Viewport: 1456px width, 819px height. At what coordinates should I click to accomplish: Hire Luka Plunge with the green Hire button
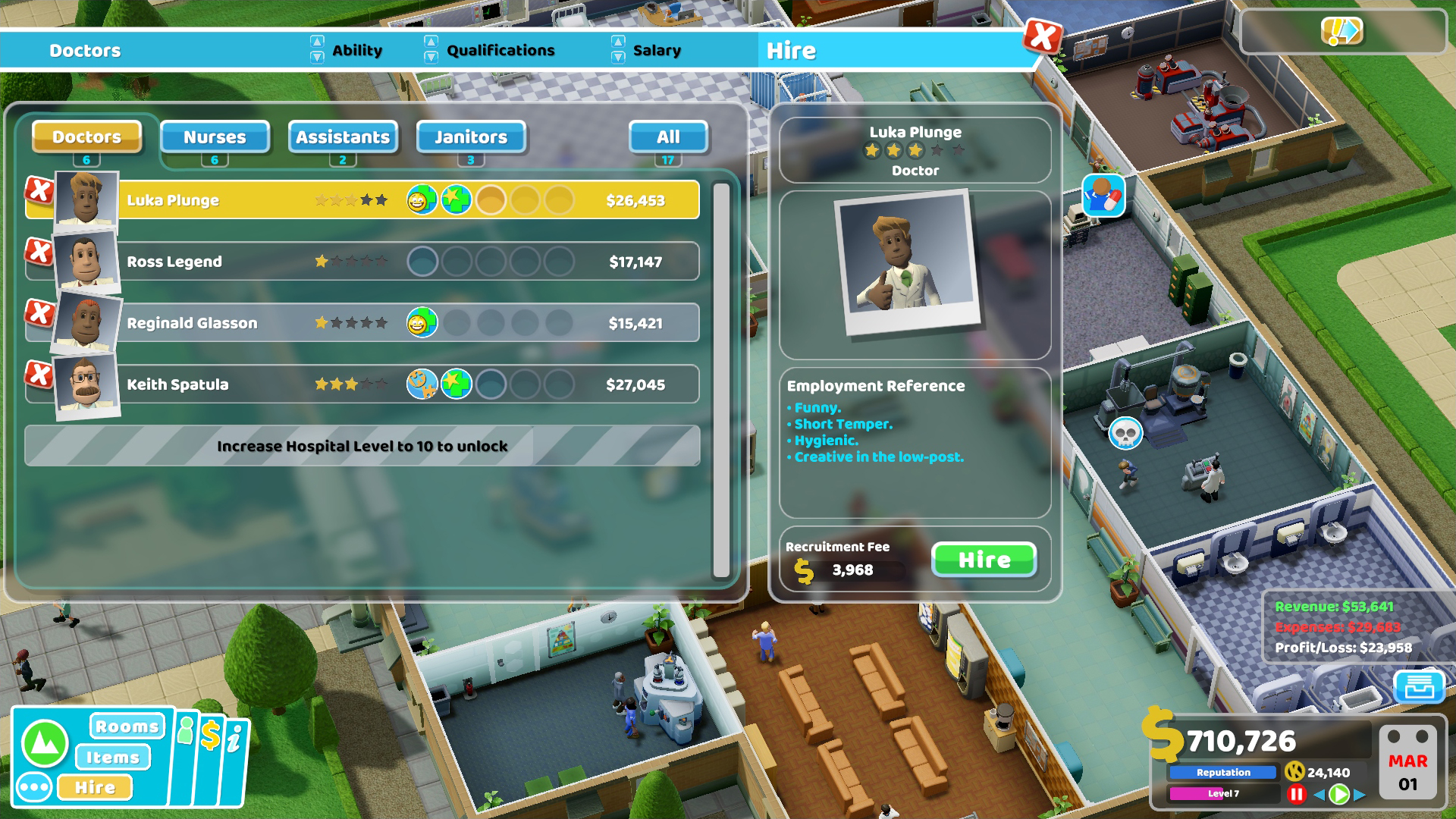coord(984,560)
